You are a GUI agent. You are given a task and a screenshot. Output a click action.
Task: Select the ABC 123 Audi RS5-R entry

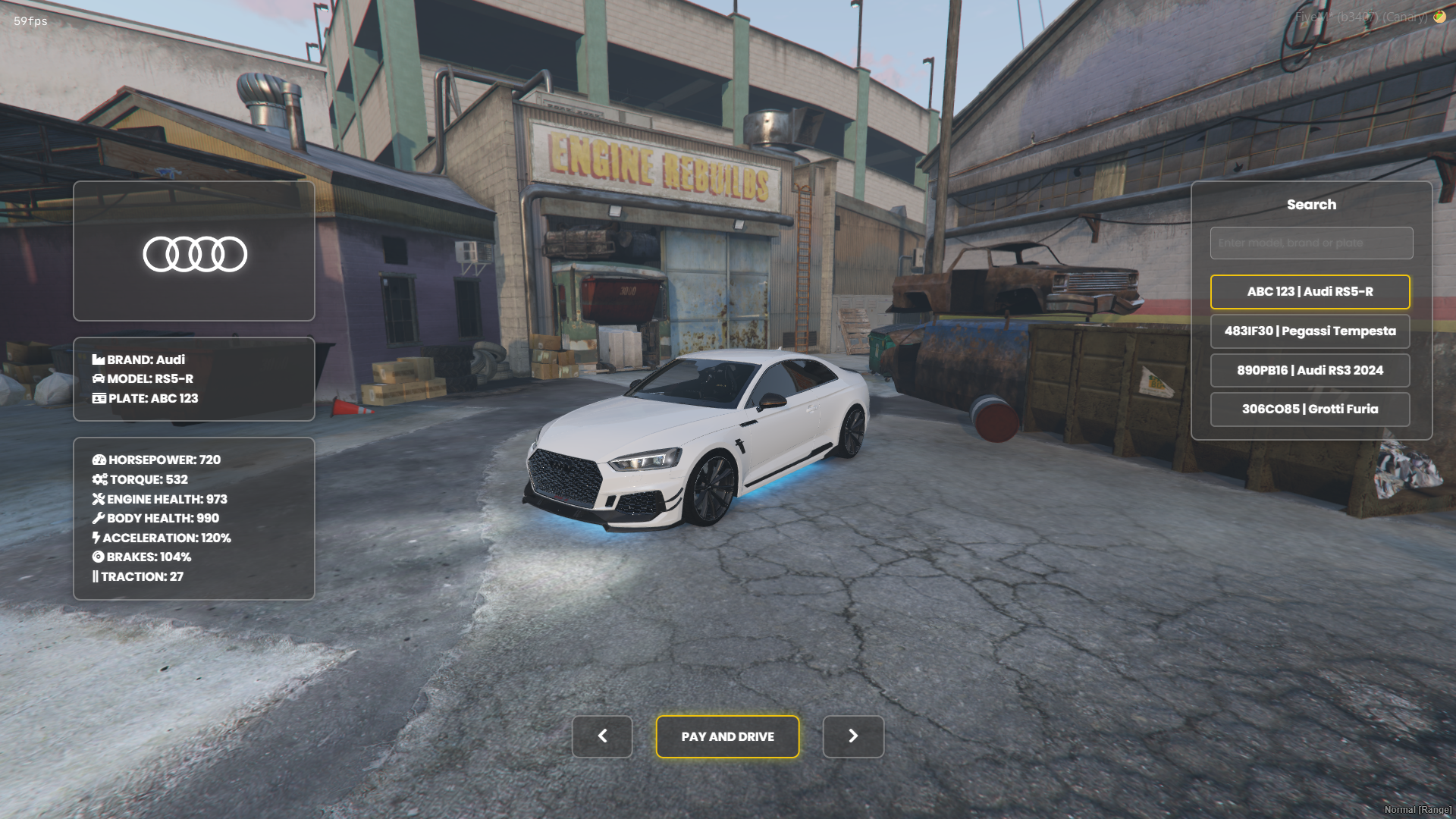(x=1310, y=292)
